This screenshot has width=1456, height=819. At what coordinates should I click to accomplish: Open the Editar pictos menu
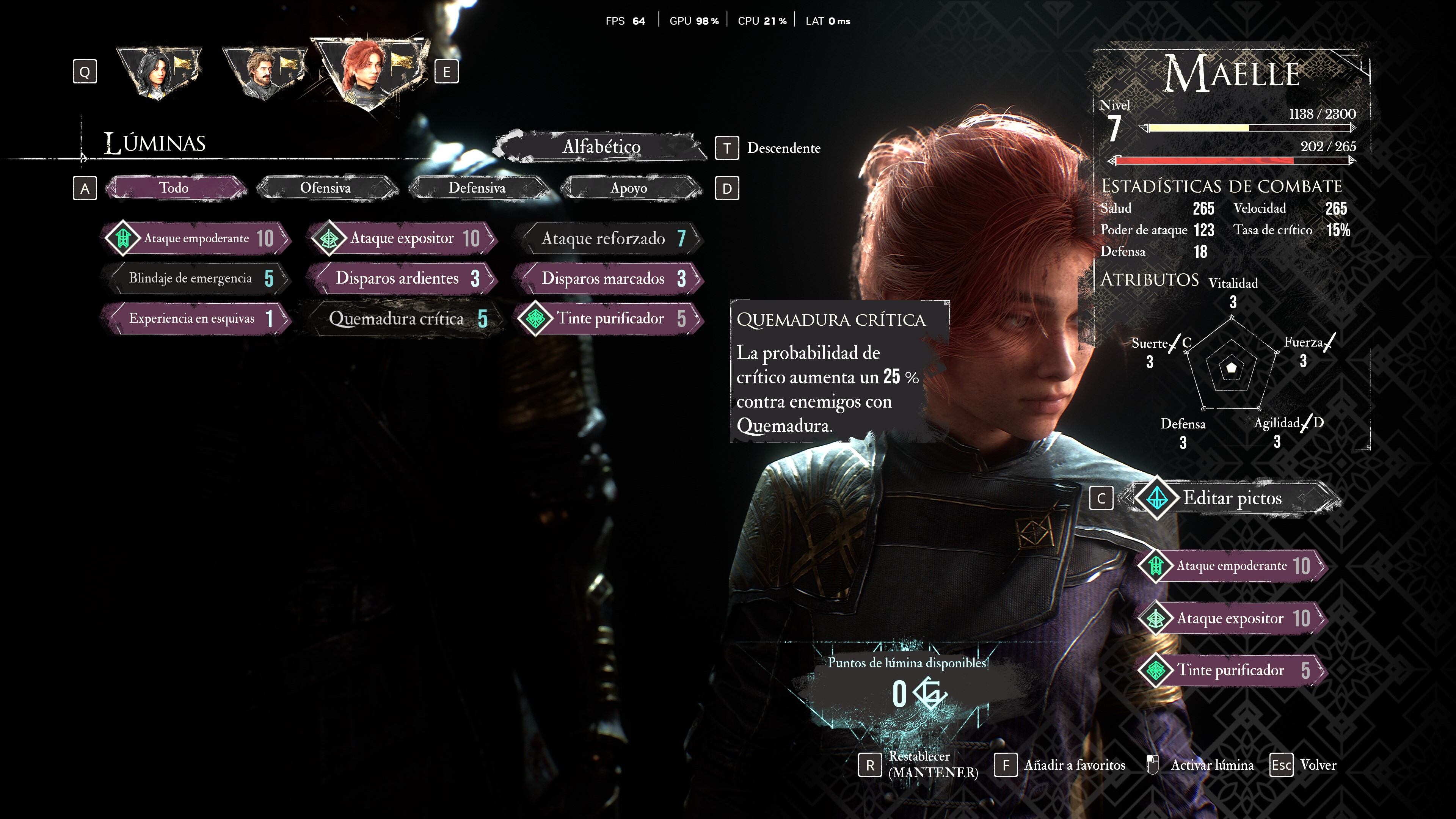pyautogui.click(x=1232, y=498)
